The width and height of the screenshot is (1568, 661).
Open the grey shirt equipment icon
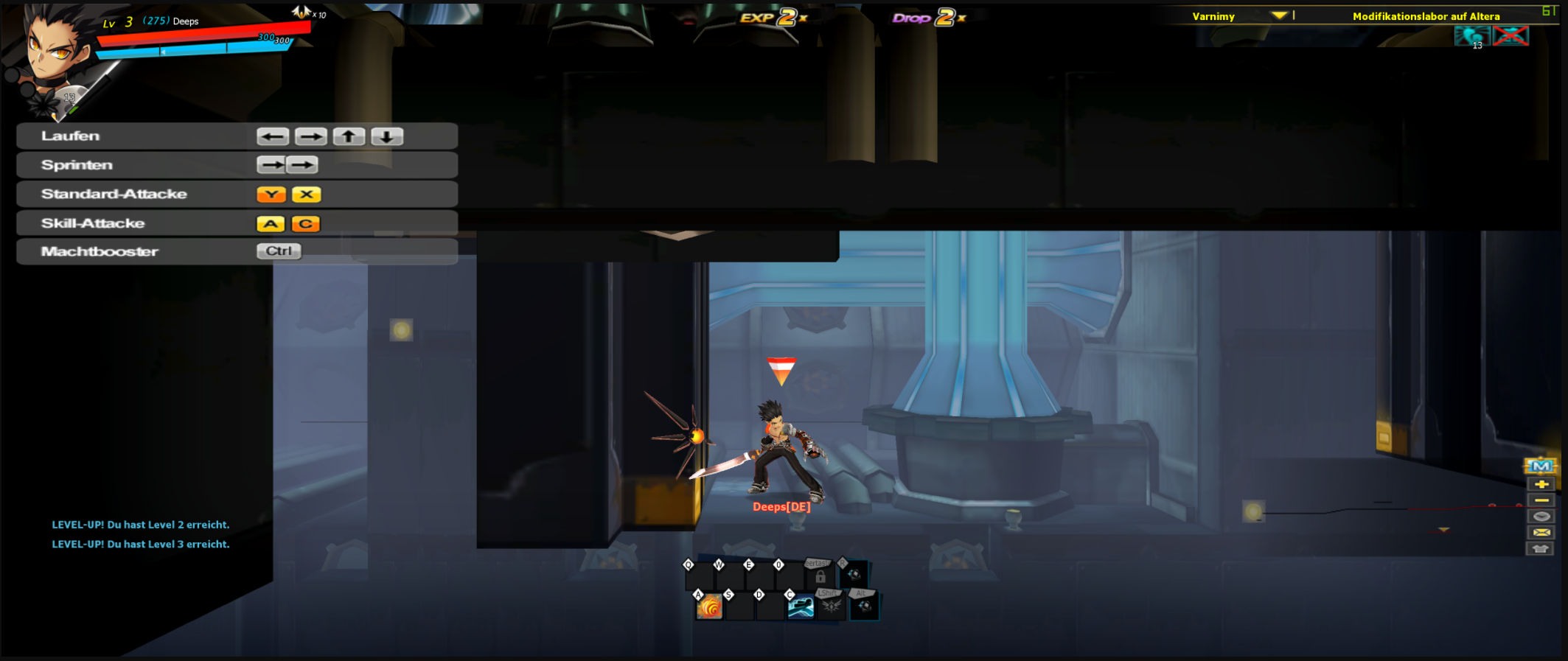click(1541, 549)
